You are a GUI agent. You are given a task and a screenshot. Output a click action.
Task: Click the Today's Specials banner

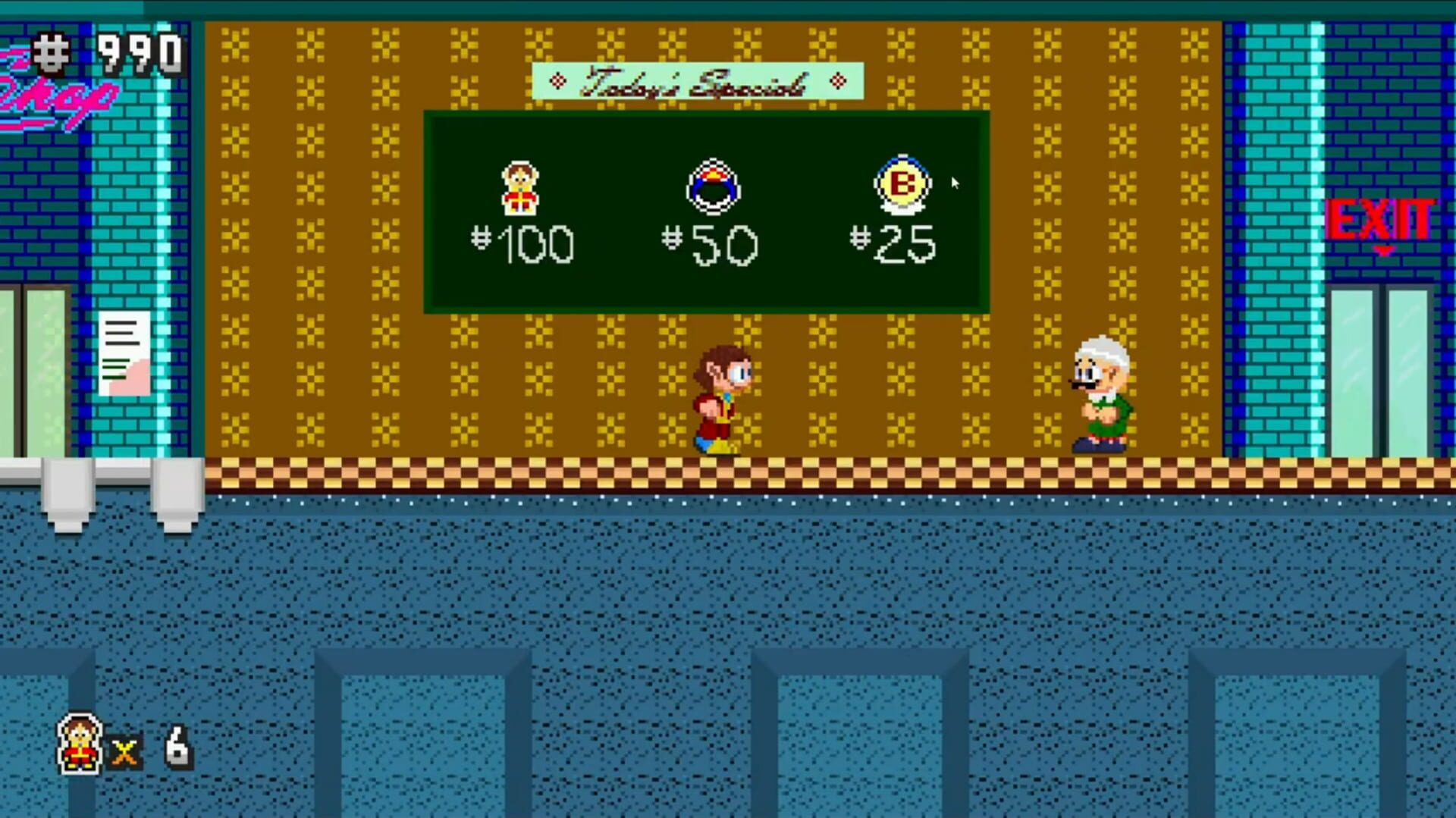coord(699,80)
